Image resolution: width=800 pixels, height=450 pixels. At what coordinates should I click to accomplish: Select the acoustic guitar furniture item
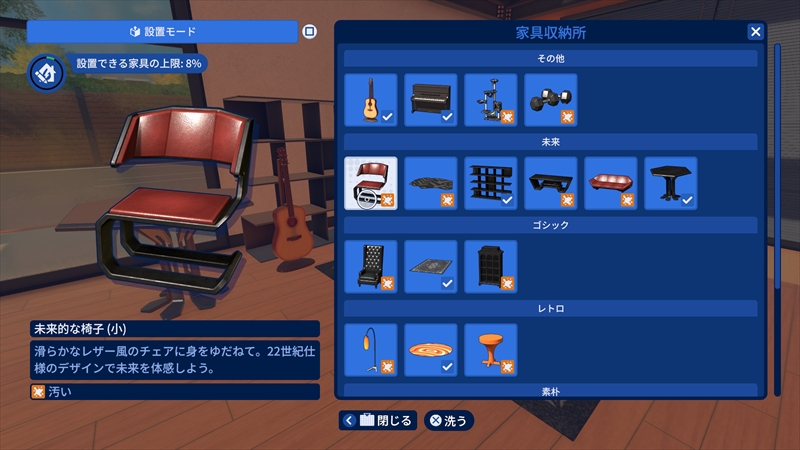coord(371,99)
